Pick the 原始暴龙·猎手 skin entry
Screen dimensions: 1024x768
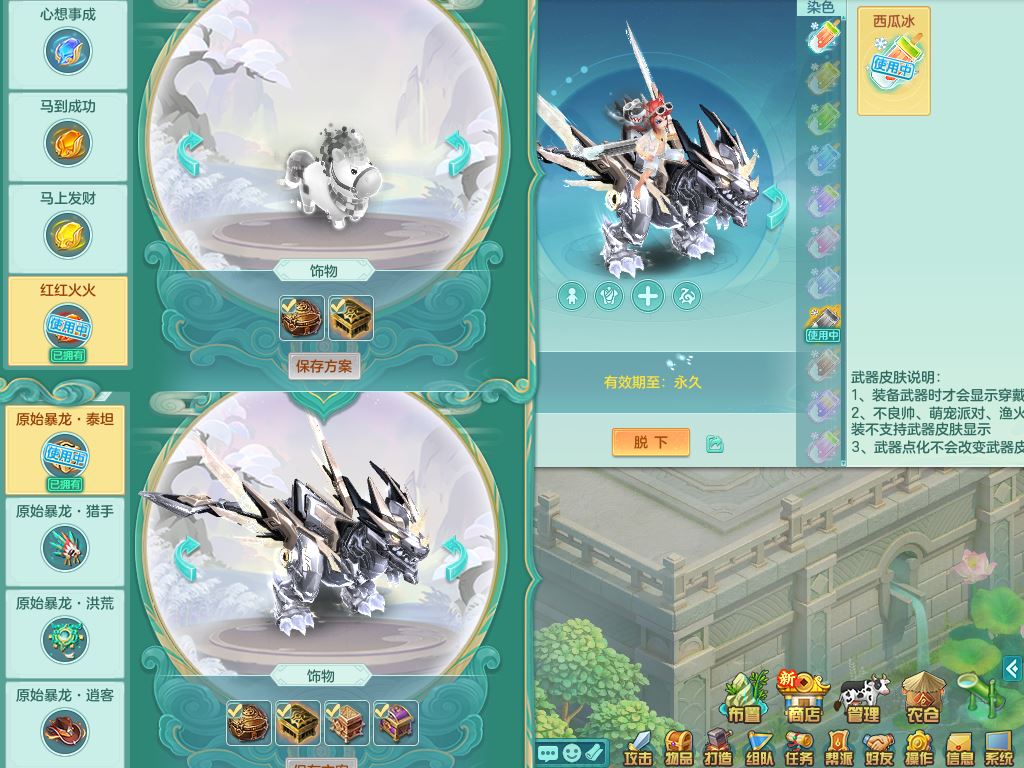coord(65,541)
